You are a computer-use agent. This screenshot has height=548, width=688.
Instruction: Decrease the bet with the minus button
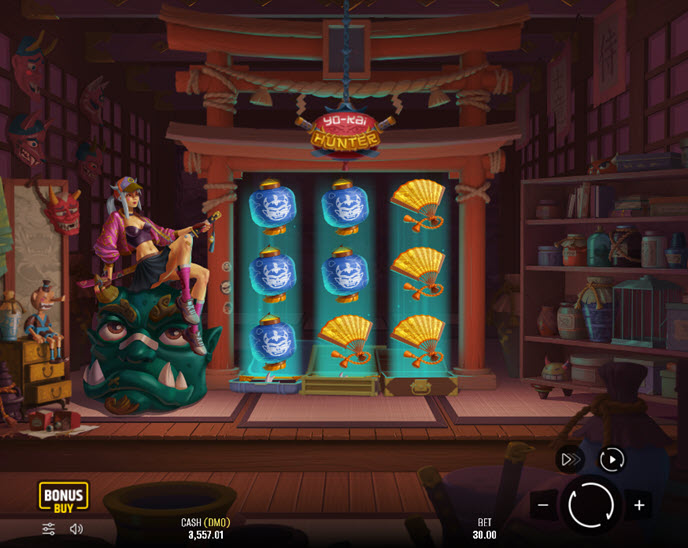(x=543, y=505)
